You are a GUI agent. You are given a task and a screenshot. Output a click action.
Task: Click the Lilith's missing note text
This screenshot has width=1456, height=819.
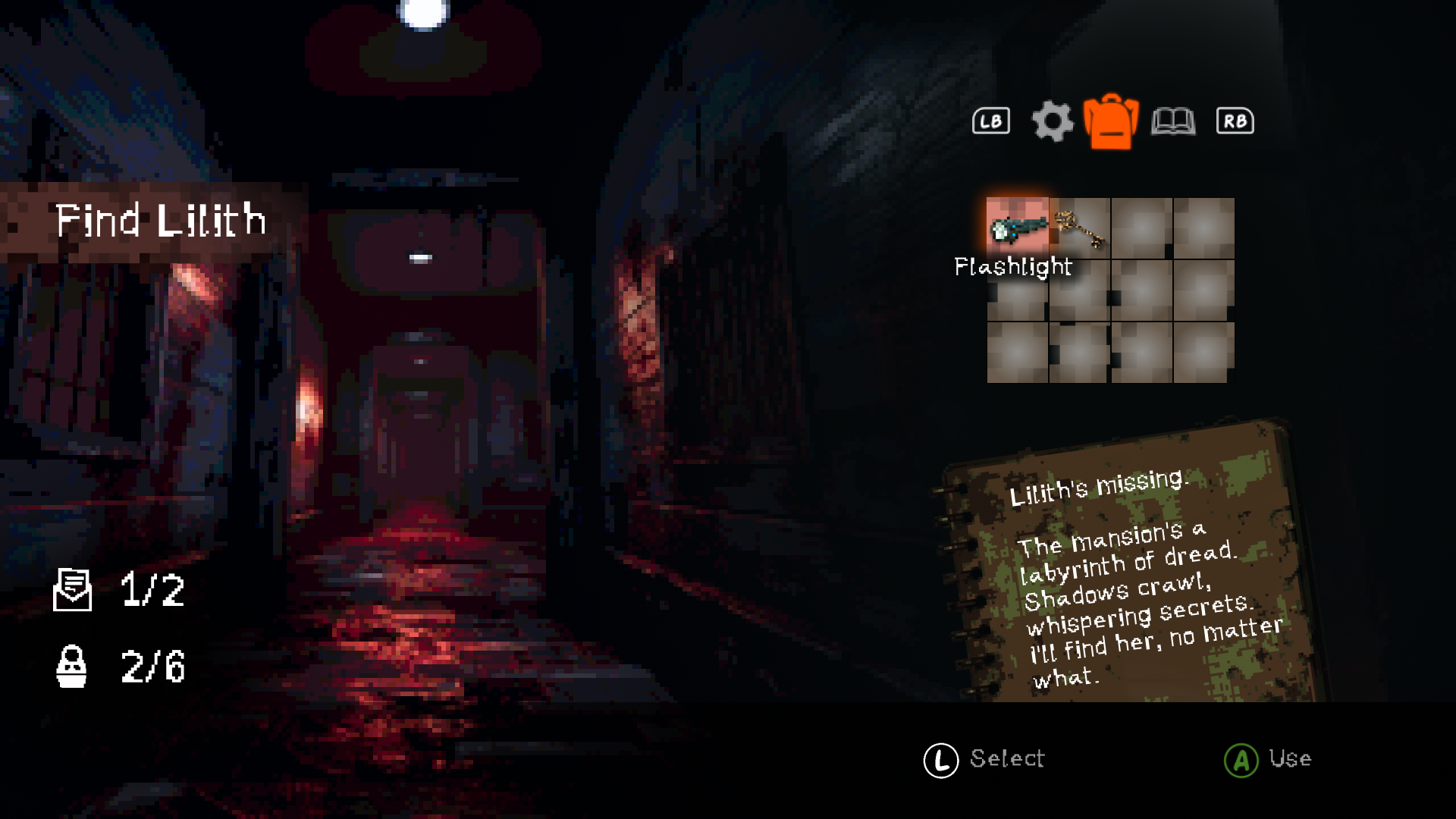pyautogui.click(x=1100, y=489)
